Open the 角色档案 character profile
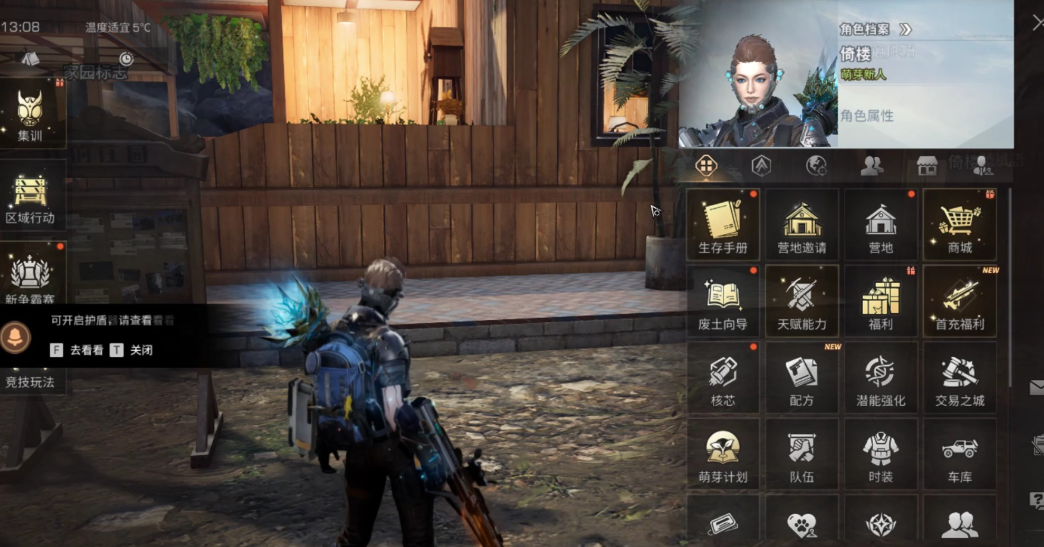This screenshot has width=1044, height=547. click(875, 29)
